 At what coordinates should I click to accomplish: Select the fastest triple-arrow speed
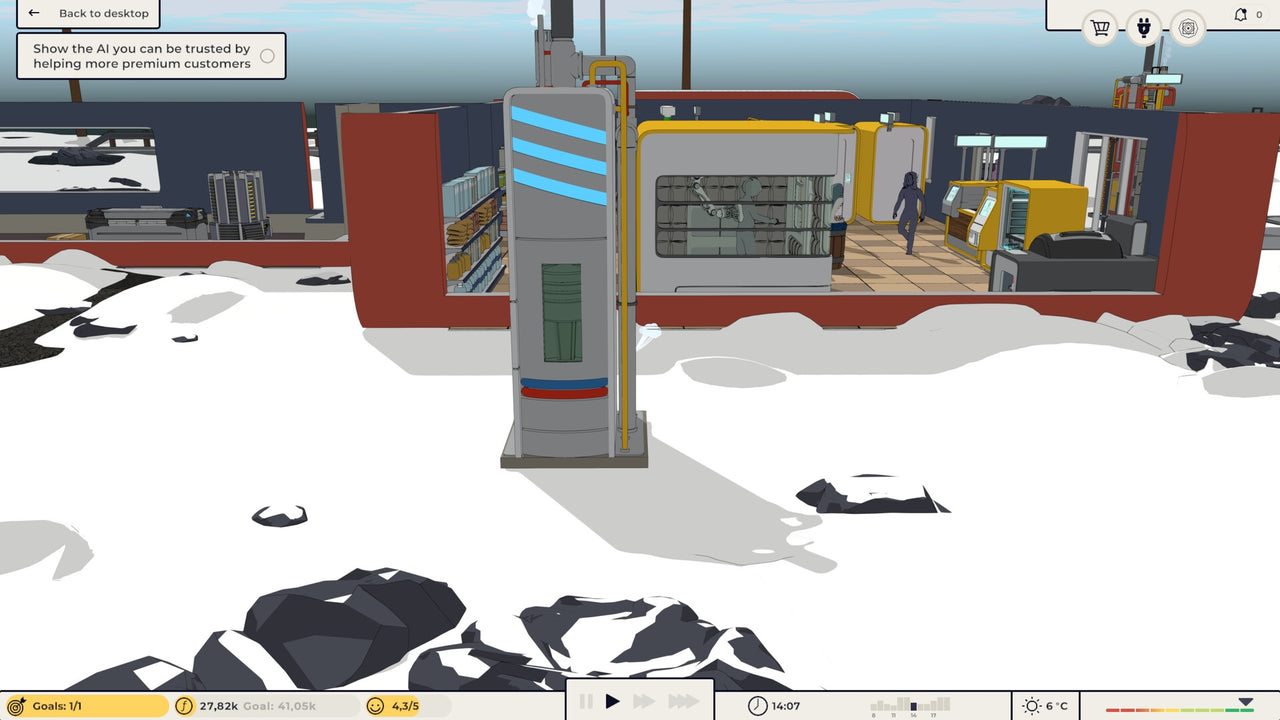pyautogui.click(x=682, y=702)
